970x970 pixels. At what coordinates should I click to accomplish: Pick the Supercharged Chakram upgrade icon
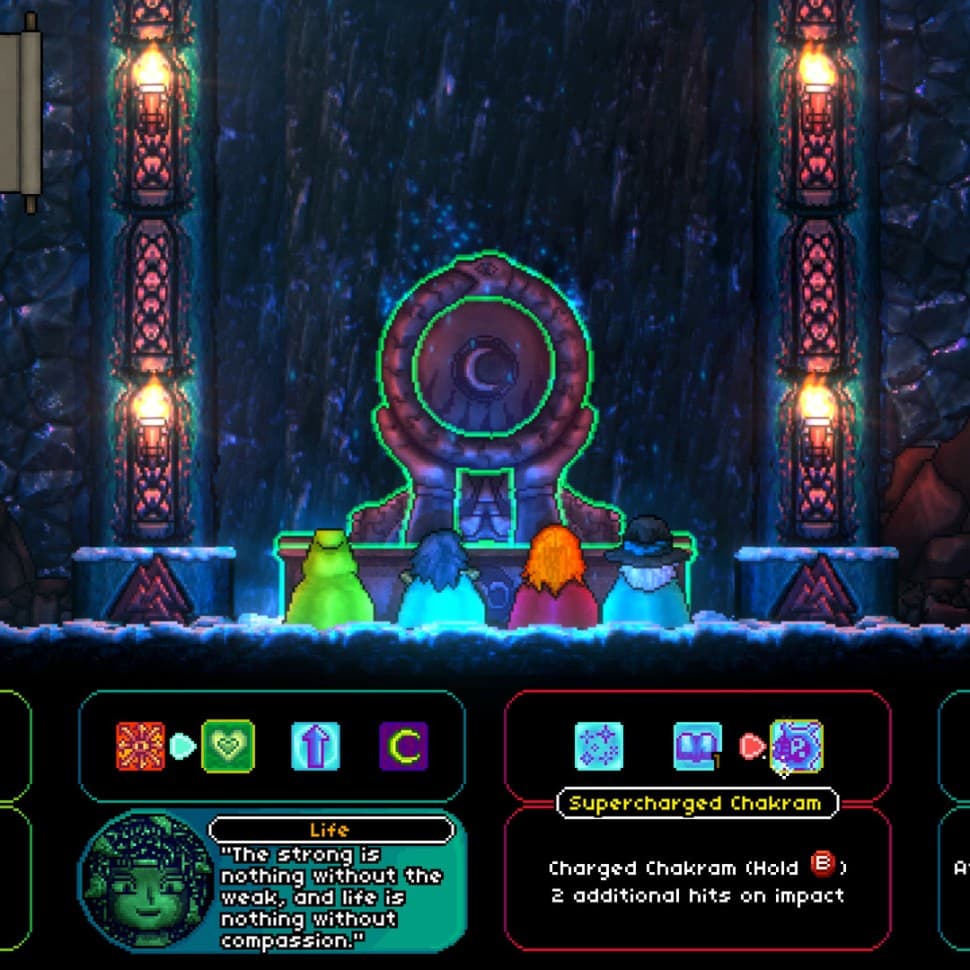pyautogui.click(x=796, y=746)
